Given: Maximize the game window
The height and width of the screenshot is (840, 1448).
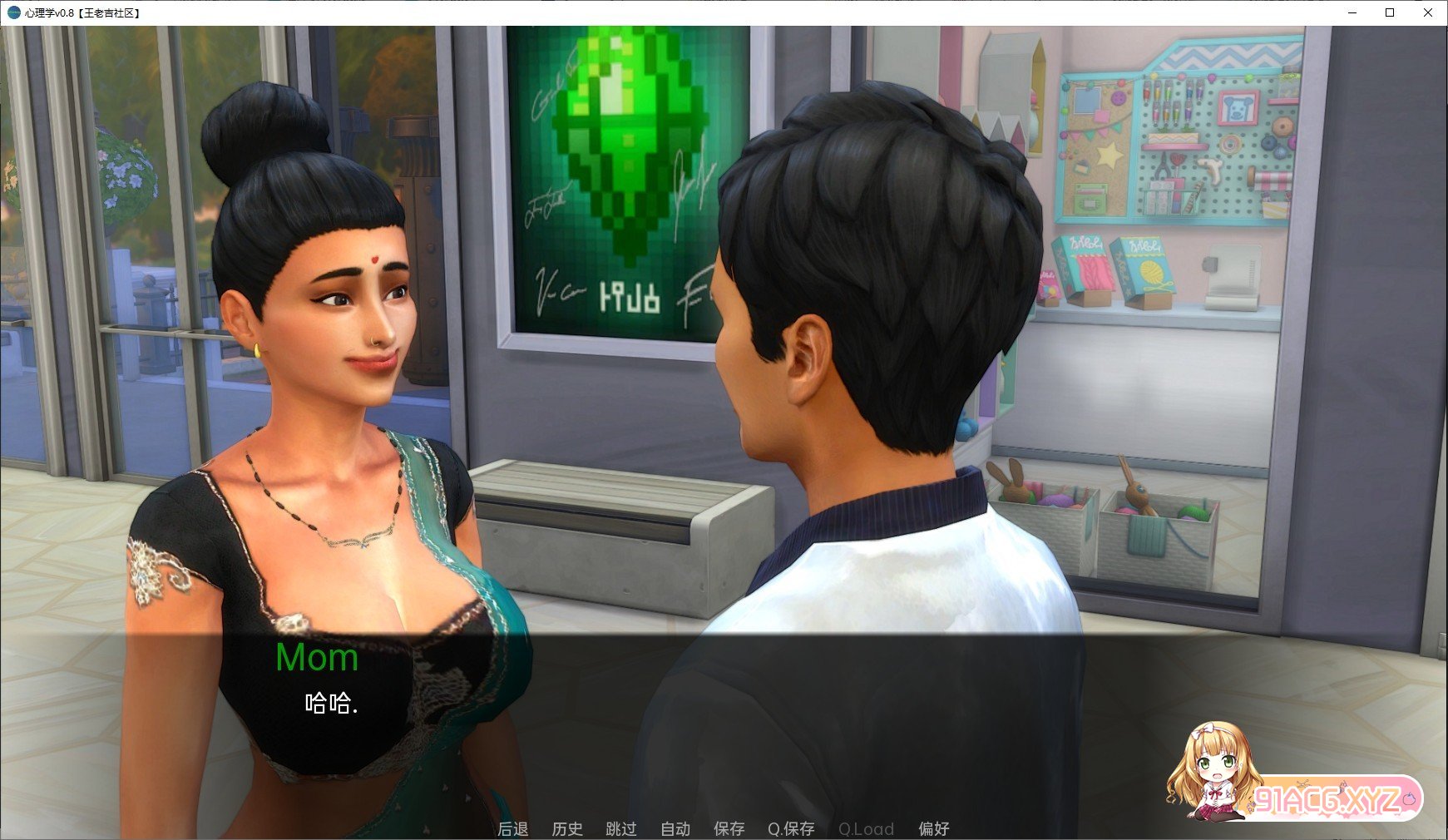Looking at the screenshot, I should [1390, 12].
